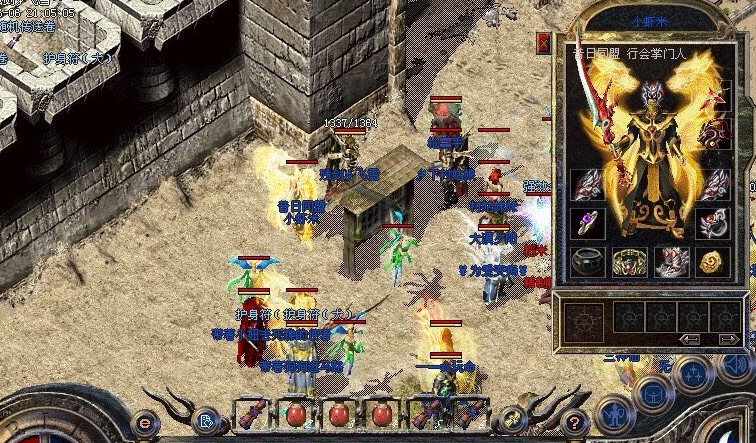Select the gold medal charm slot

pos(712,262)
